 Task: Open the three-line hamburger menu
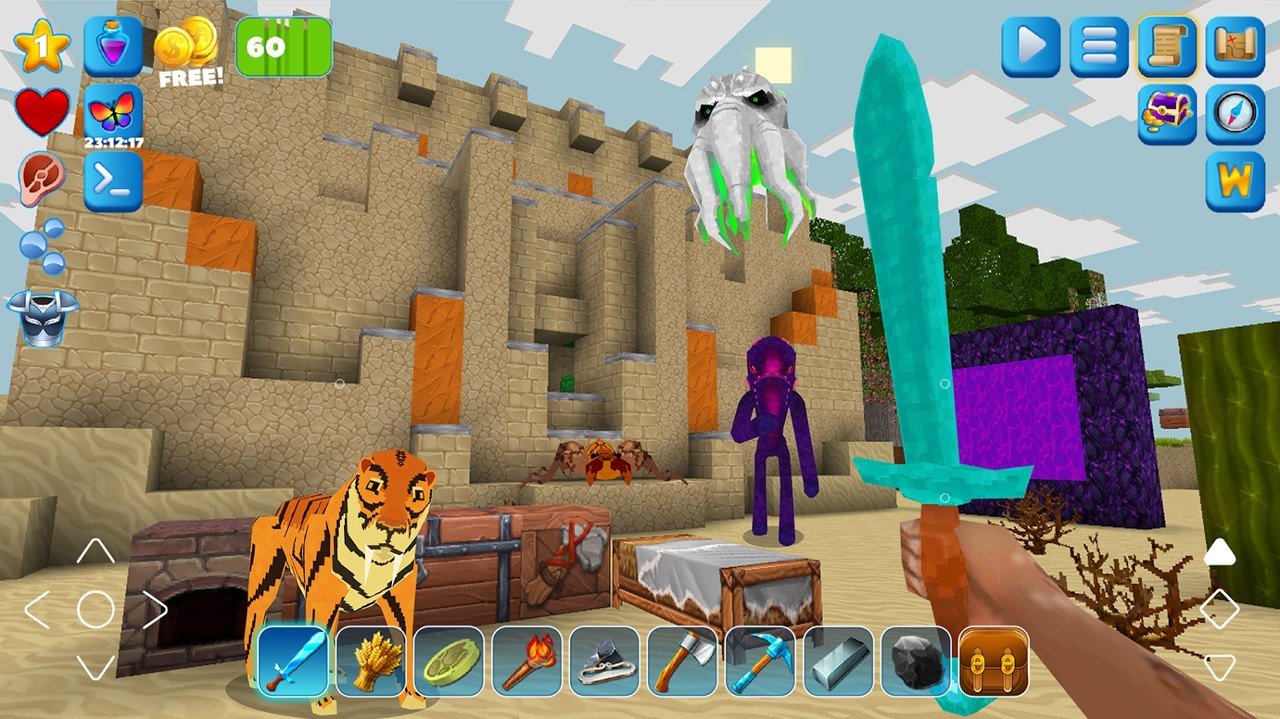(x=1099, y=46)
